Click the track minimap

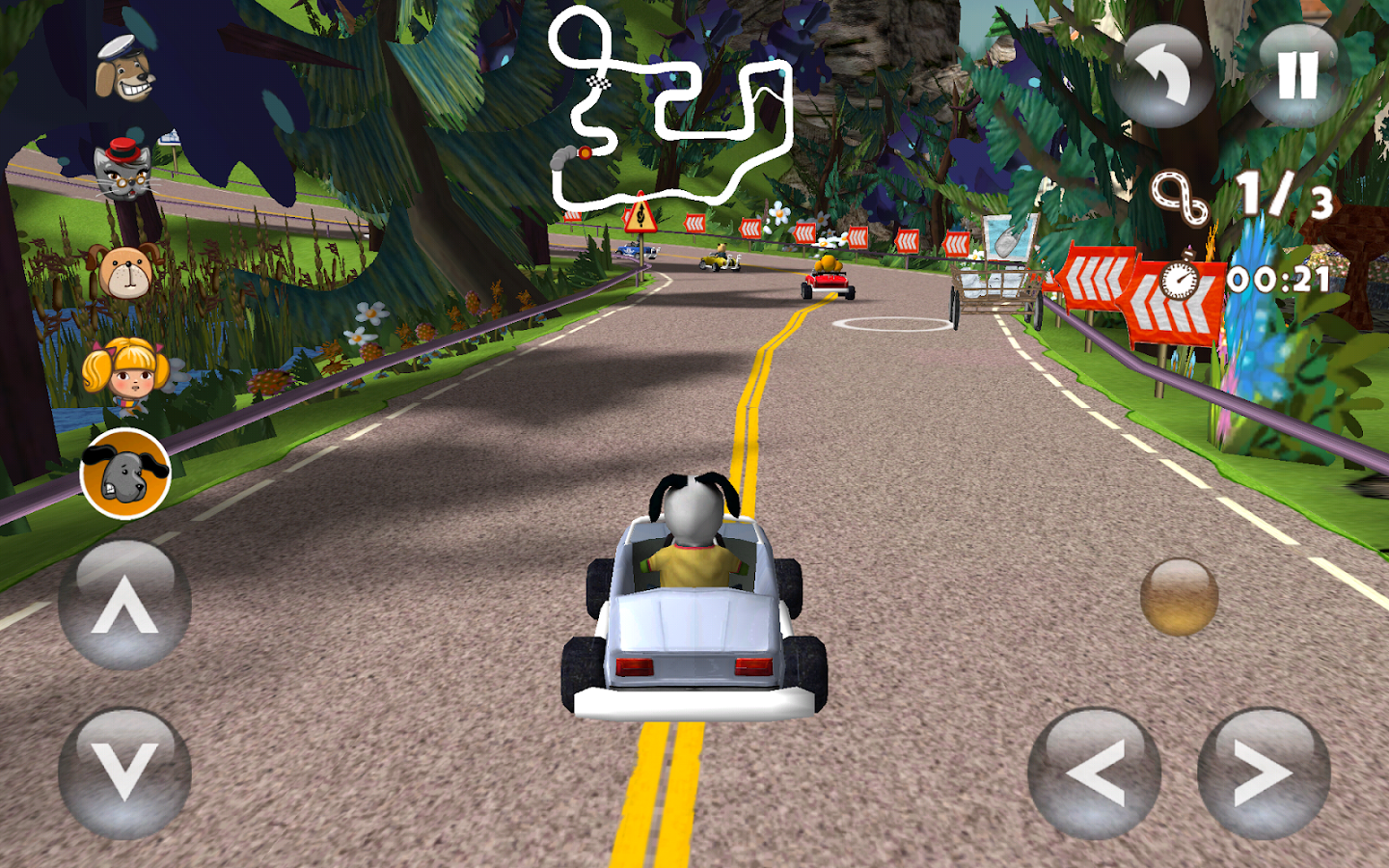671,108
